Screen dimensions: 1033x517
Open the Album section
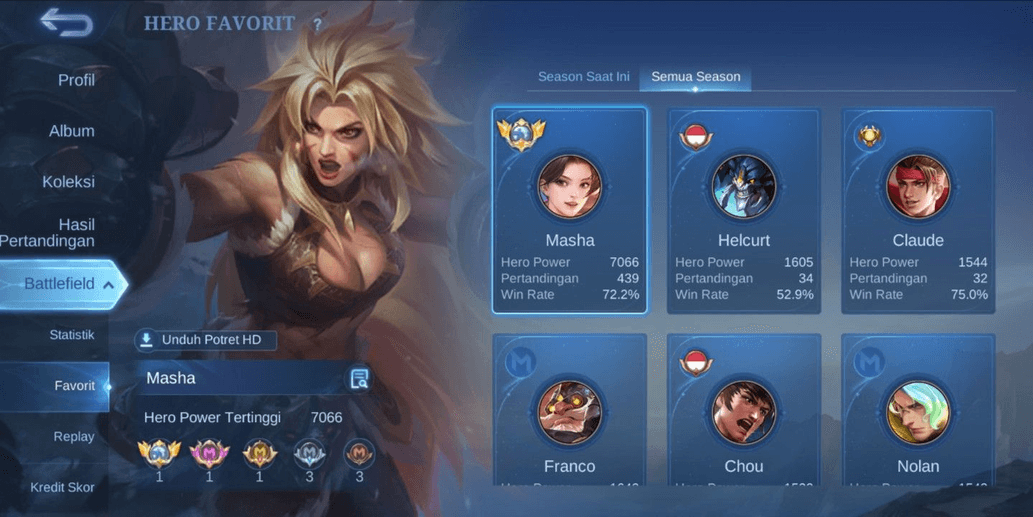coord(72,131)
